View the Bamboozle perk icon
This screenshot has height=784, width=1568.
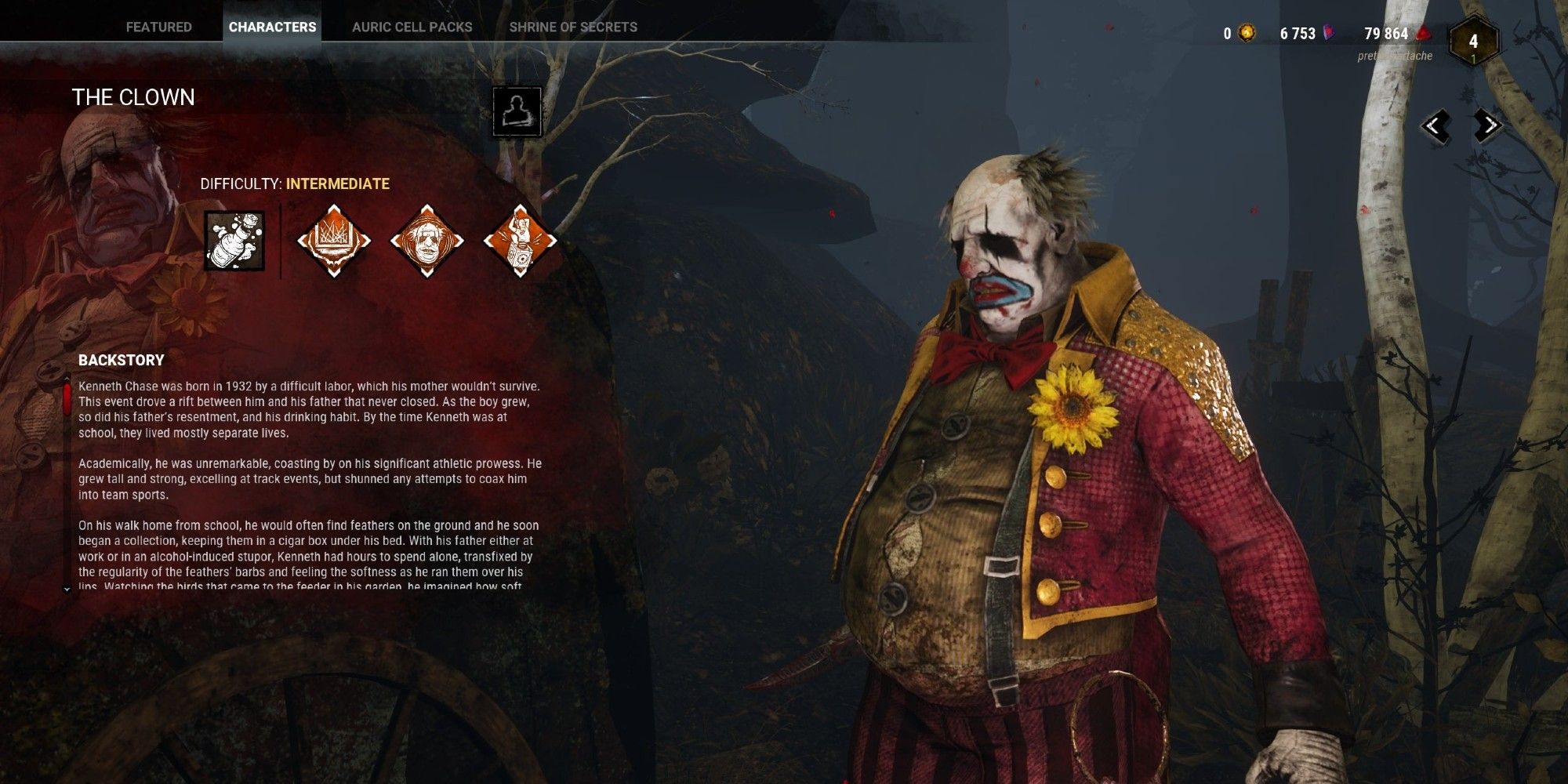[333, 241]
